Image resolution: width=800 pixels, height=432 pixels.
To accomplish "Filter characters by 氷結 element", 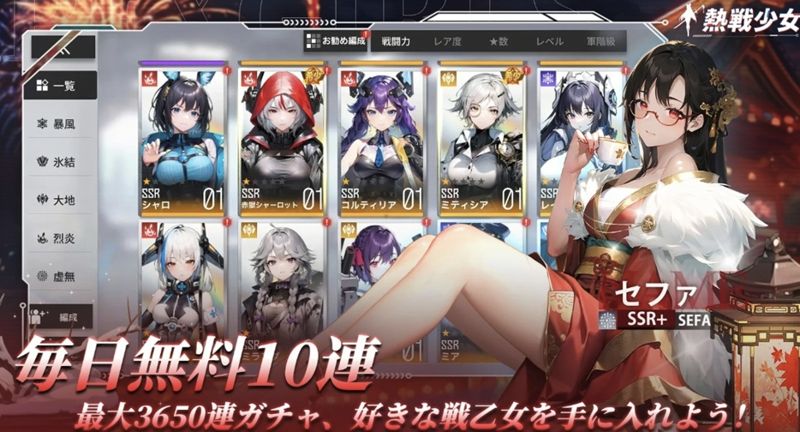I will click(x=62, y=161).
